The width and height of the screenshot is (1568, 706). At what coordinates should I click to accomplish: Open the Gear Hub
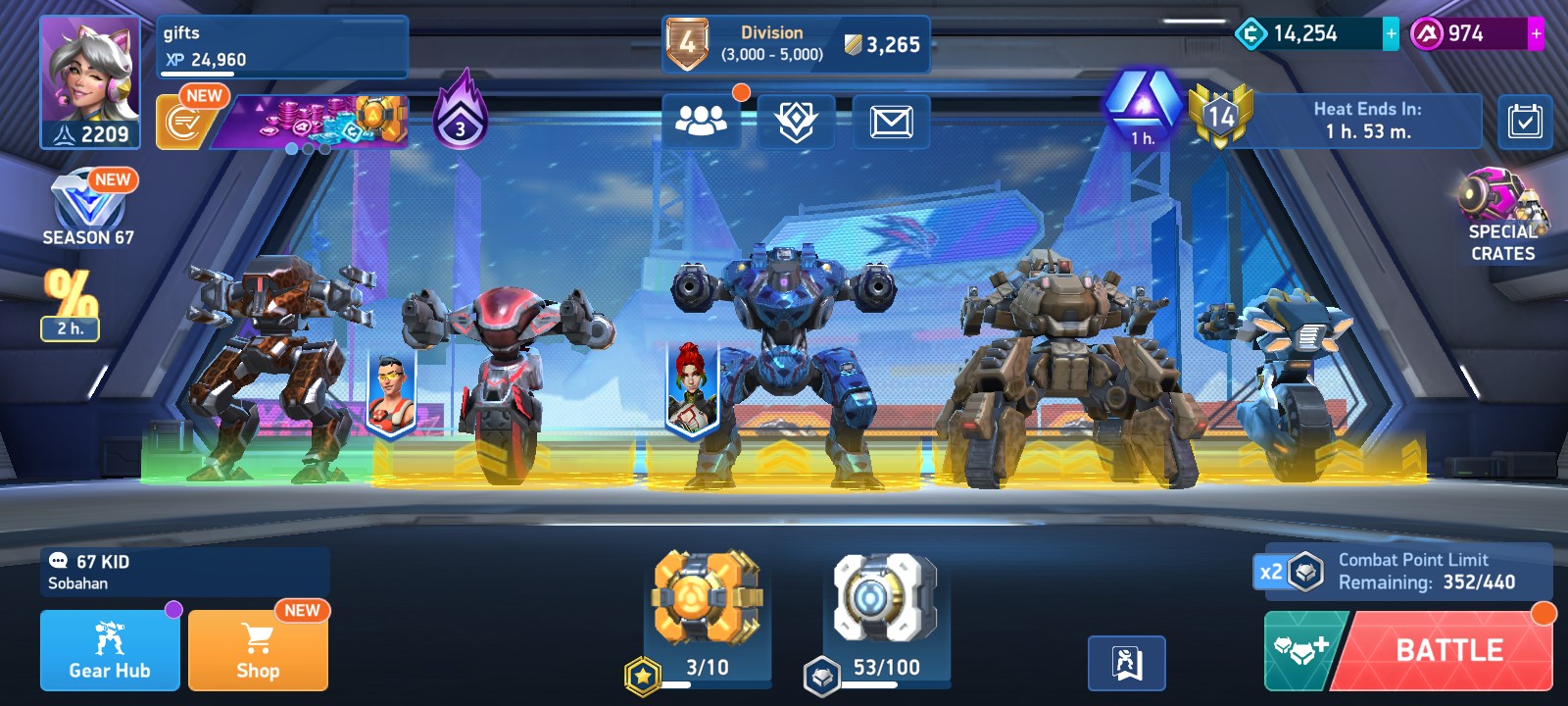click(x=110, y=650)
